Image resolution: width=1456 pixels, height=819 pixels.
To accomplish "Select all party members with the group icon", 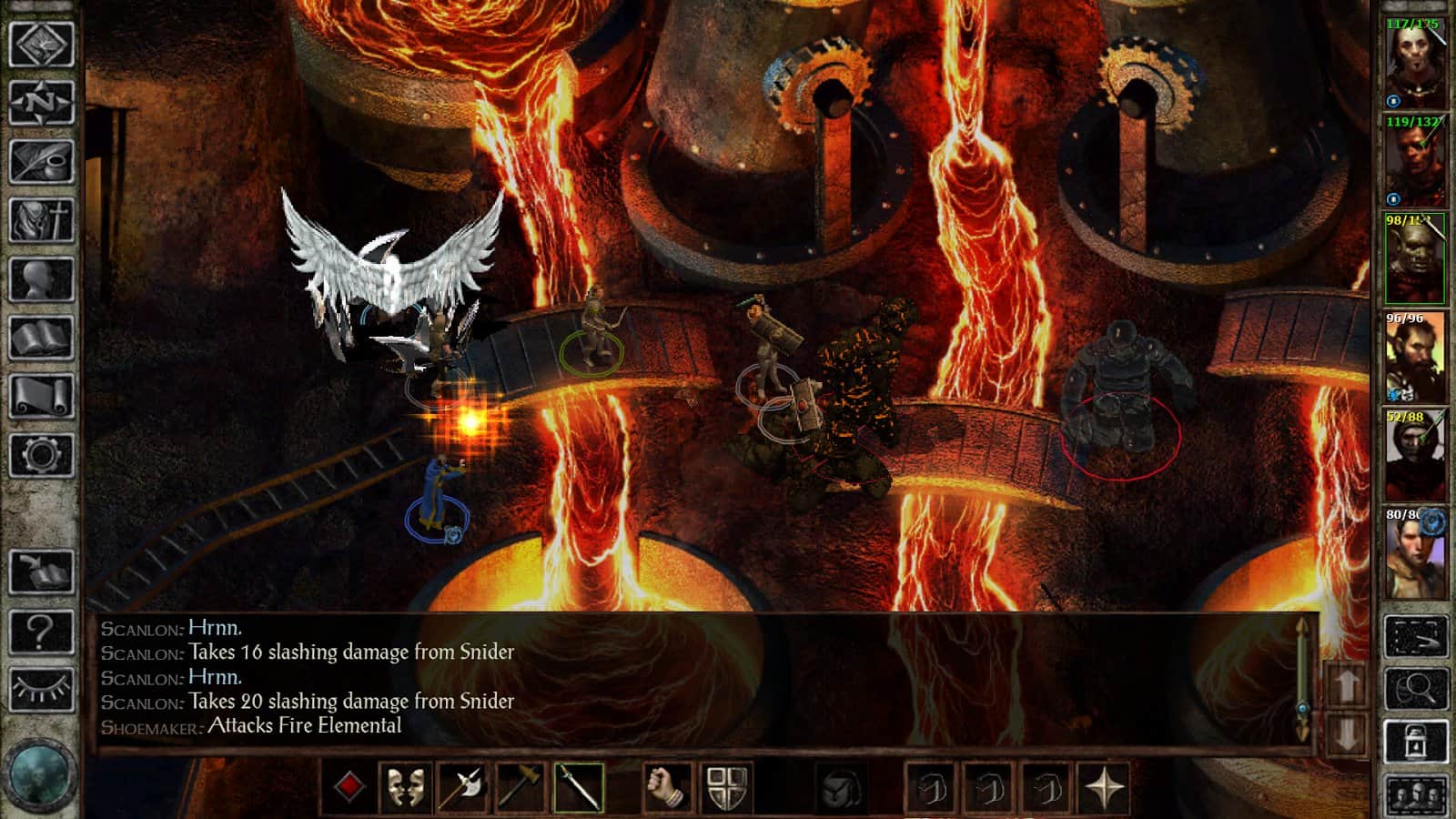I will coord(1415,794).
